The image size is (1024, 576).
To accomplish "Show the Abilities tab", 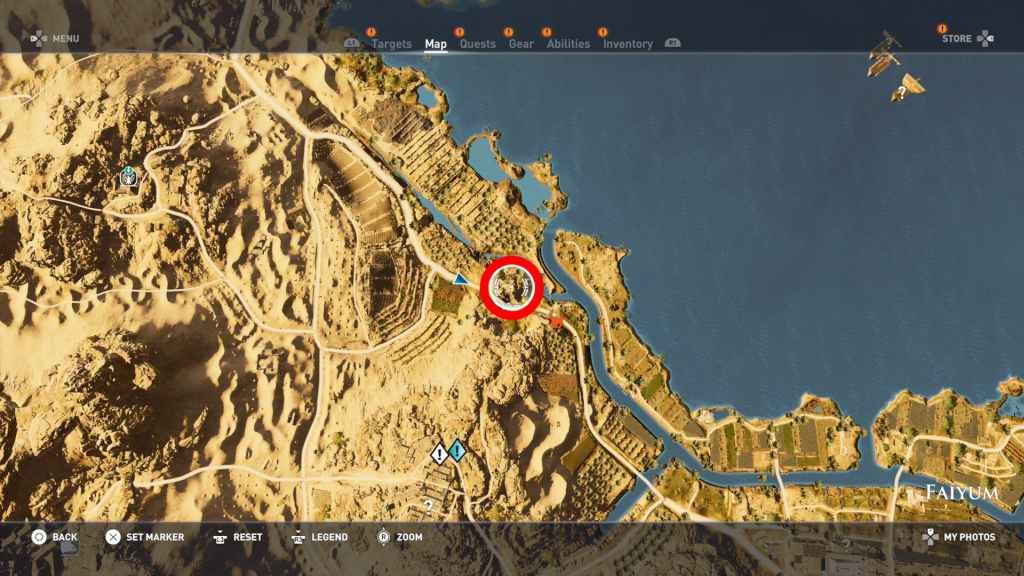I will click(x=569, y=44).
